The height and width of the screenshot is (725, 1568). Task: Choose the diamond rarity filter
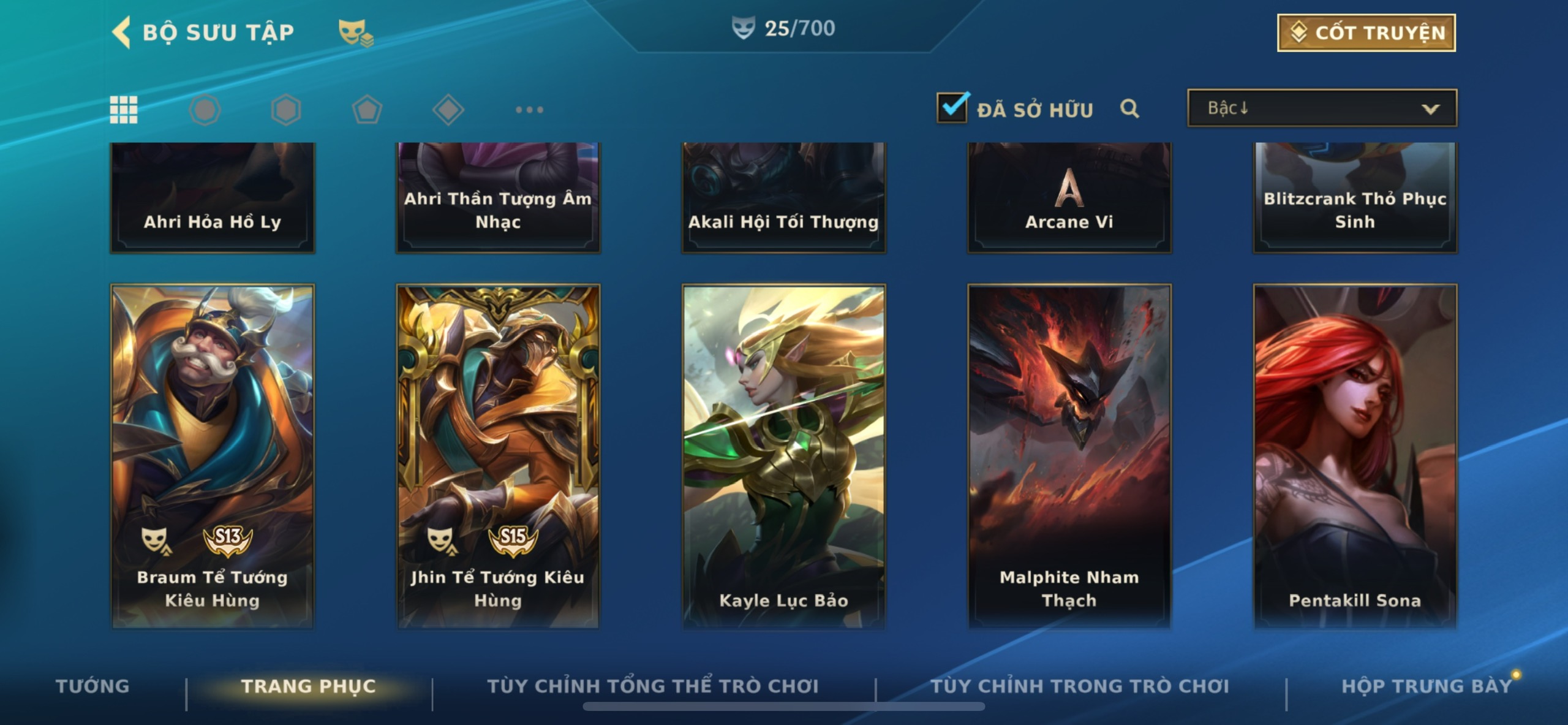[448, 110]
